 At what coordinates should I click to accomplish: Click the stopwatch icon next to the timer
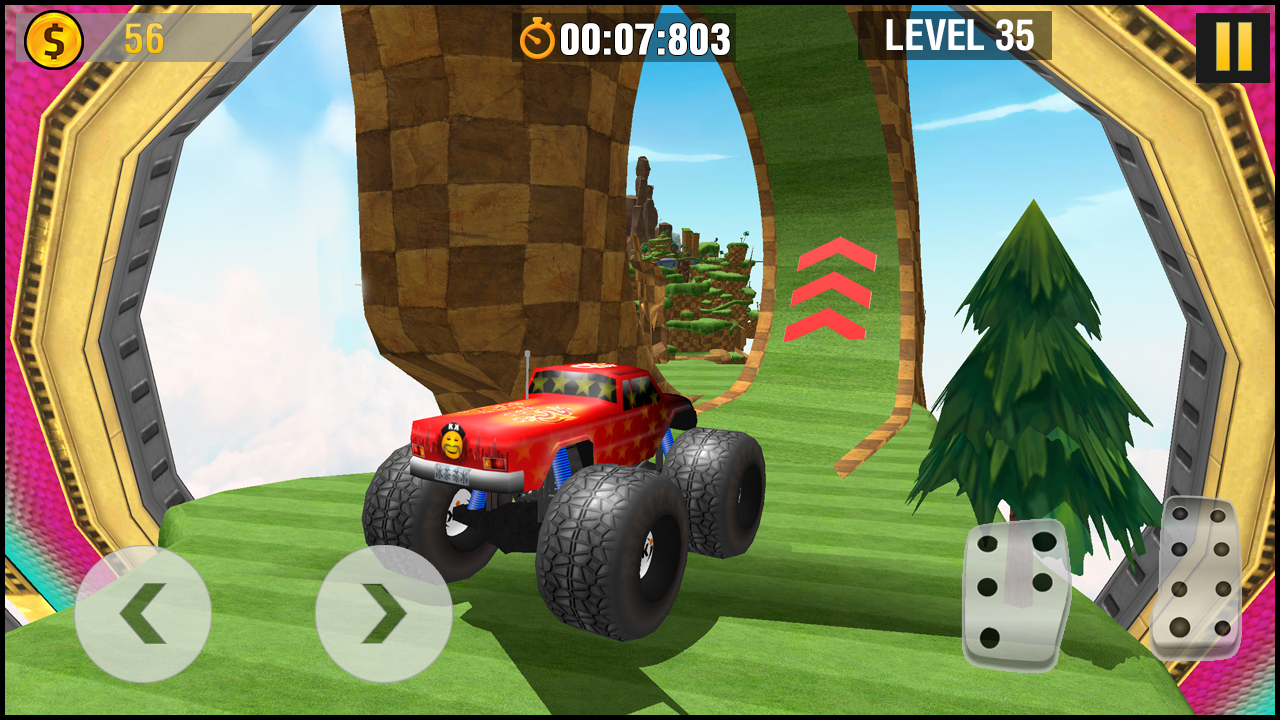pos(537,40)
